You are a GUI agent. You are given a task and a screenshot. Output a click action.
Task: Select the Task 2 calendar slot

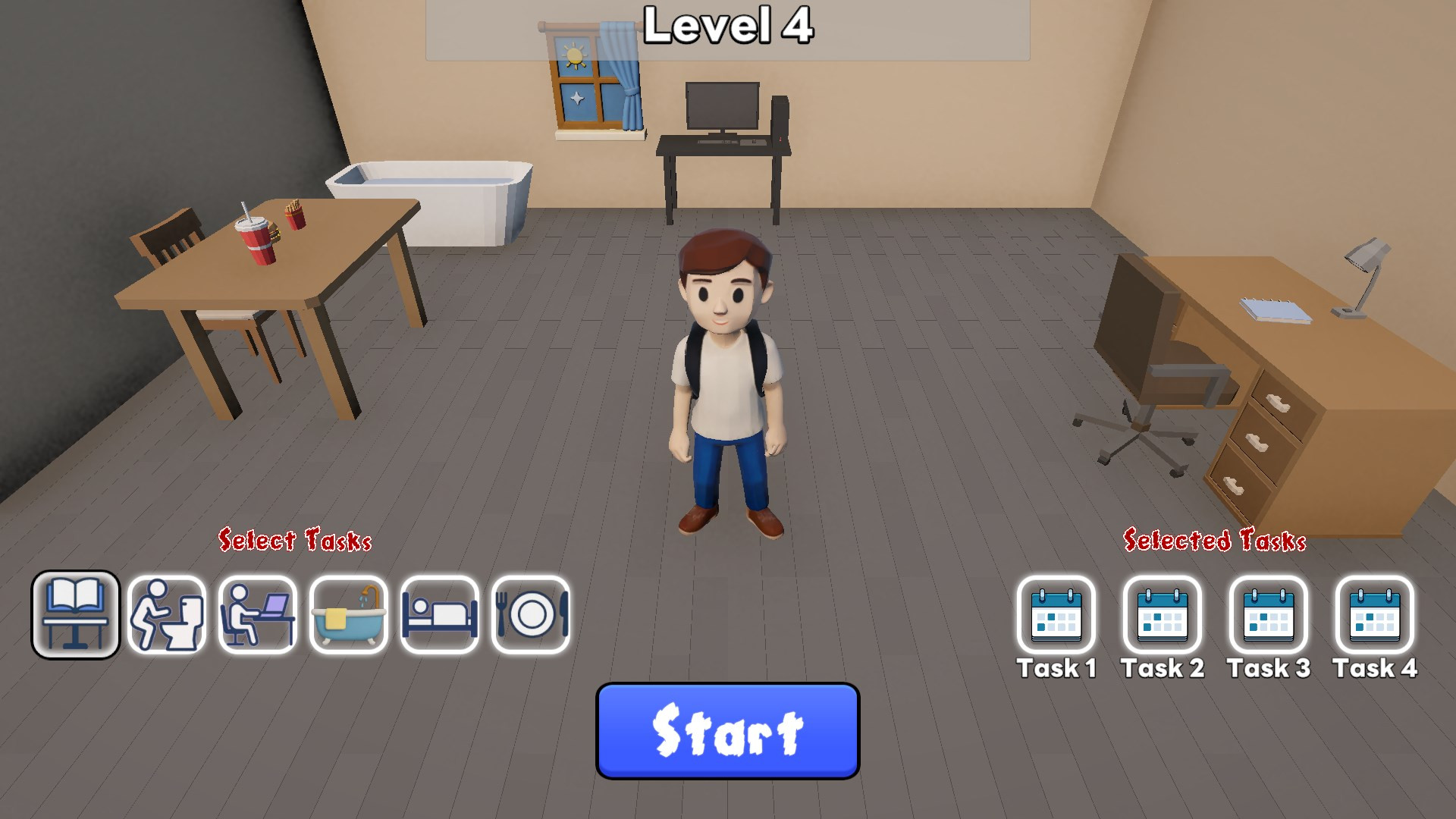[x=1163, y=615]
